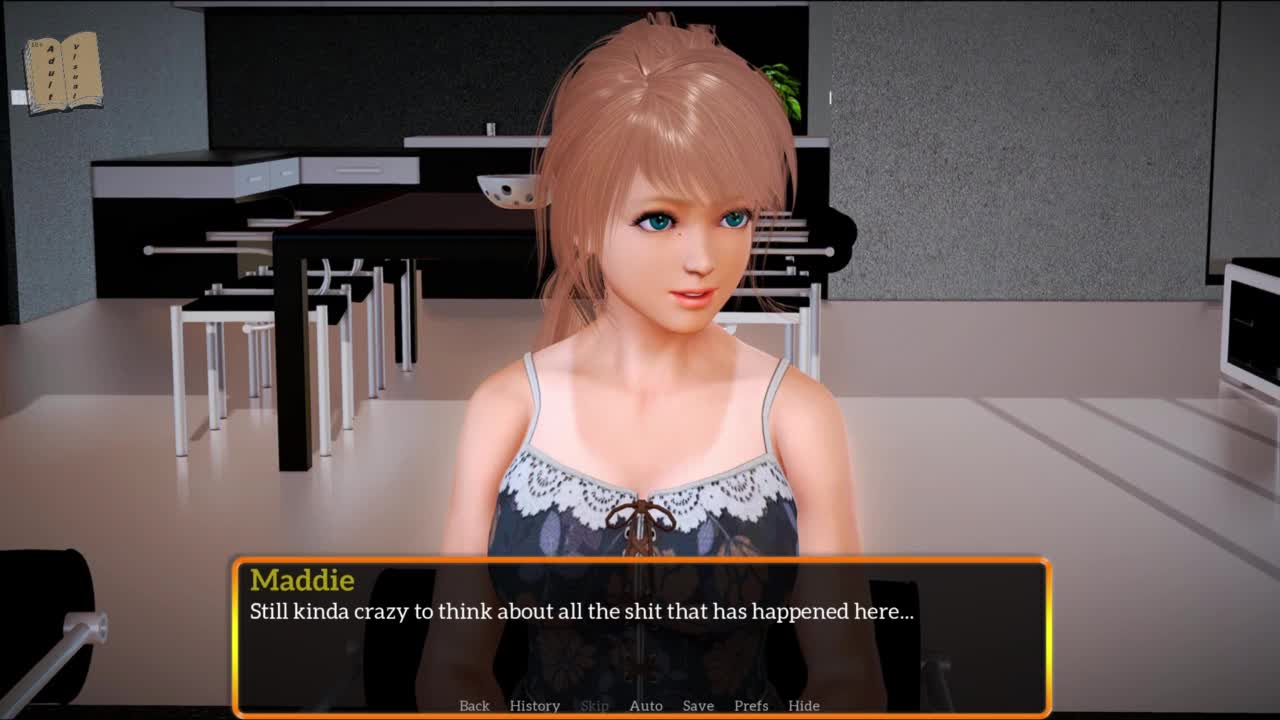Click the Skip dialogue button
This screenshot has height=720, width=1280.
click(594, 705)
